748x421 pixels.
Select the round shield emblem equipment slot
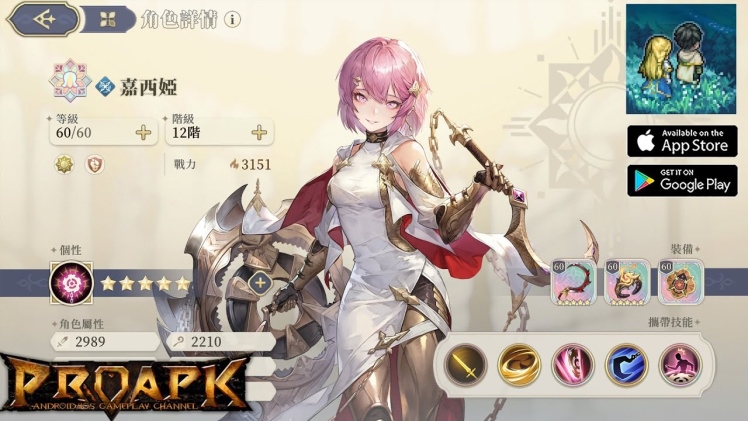tap(681, 283)
